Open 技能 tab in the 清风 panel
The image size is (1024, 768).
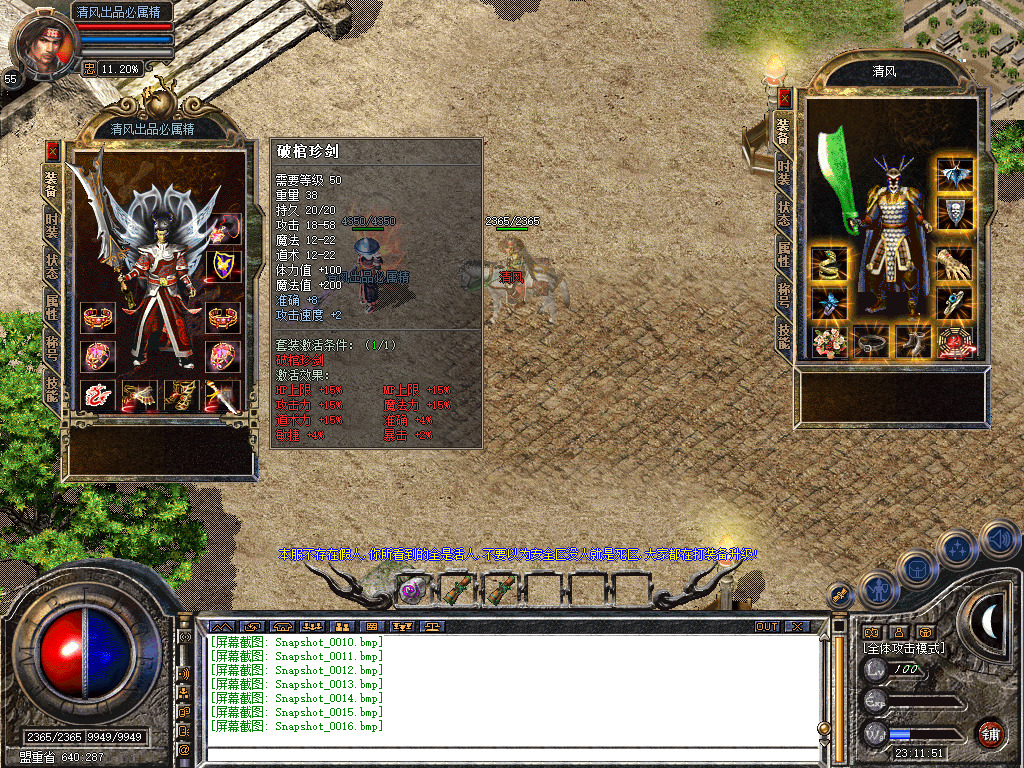[785, 334]
